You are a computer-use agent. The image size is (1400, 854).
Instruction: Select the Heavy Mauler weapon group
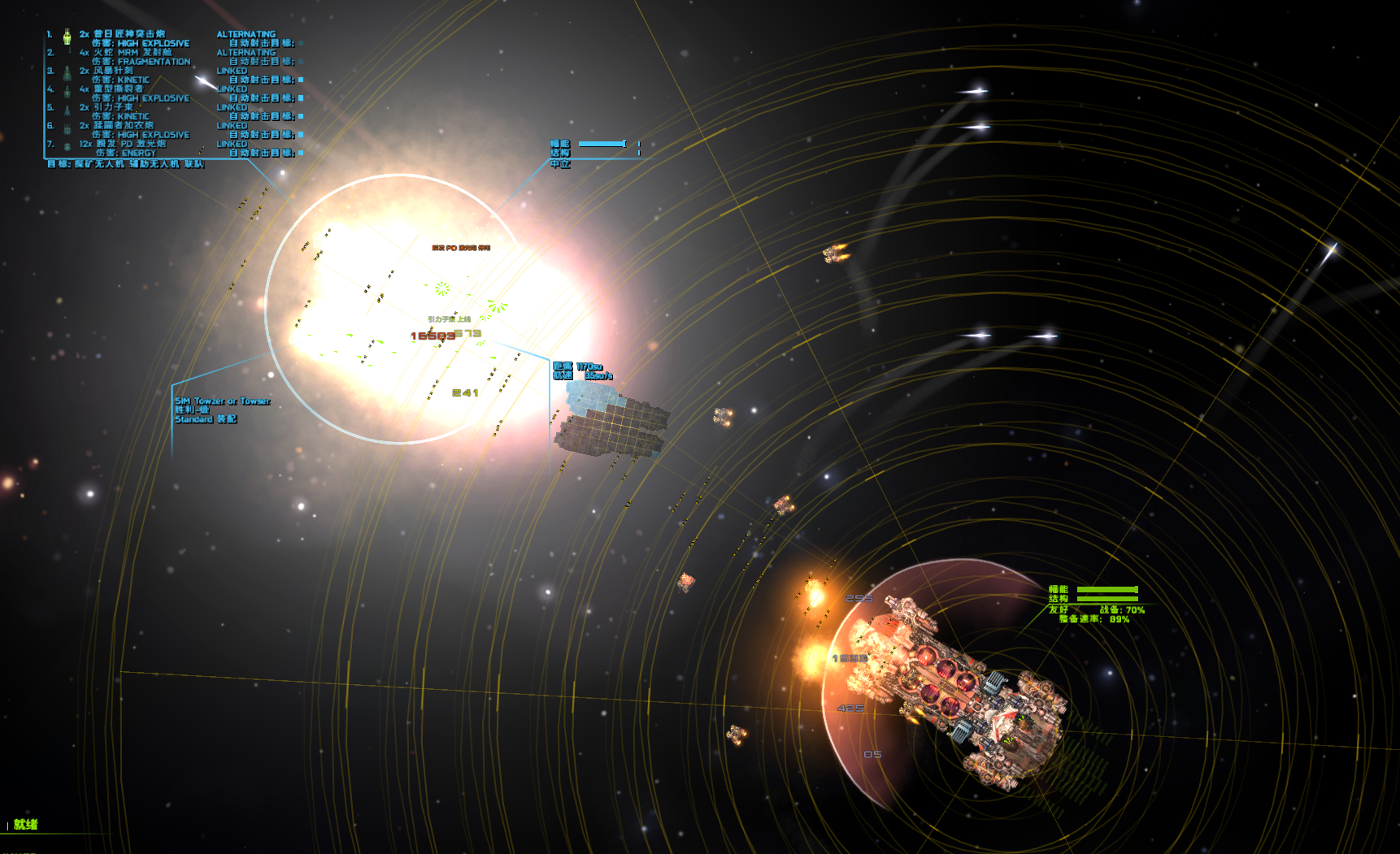pyautogui.click(x=117, y=89)
